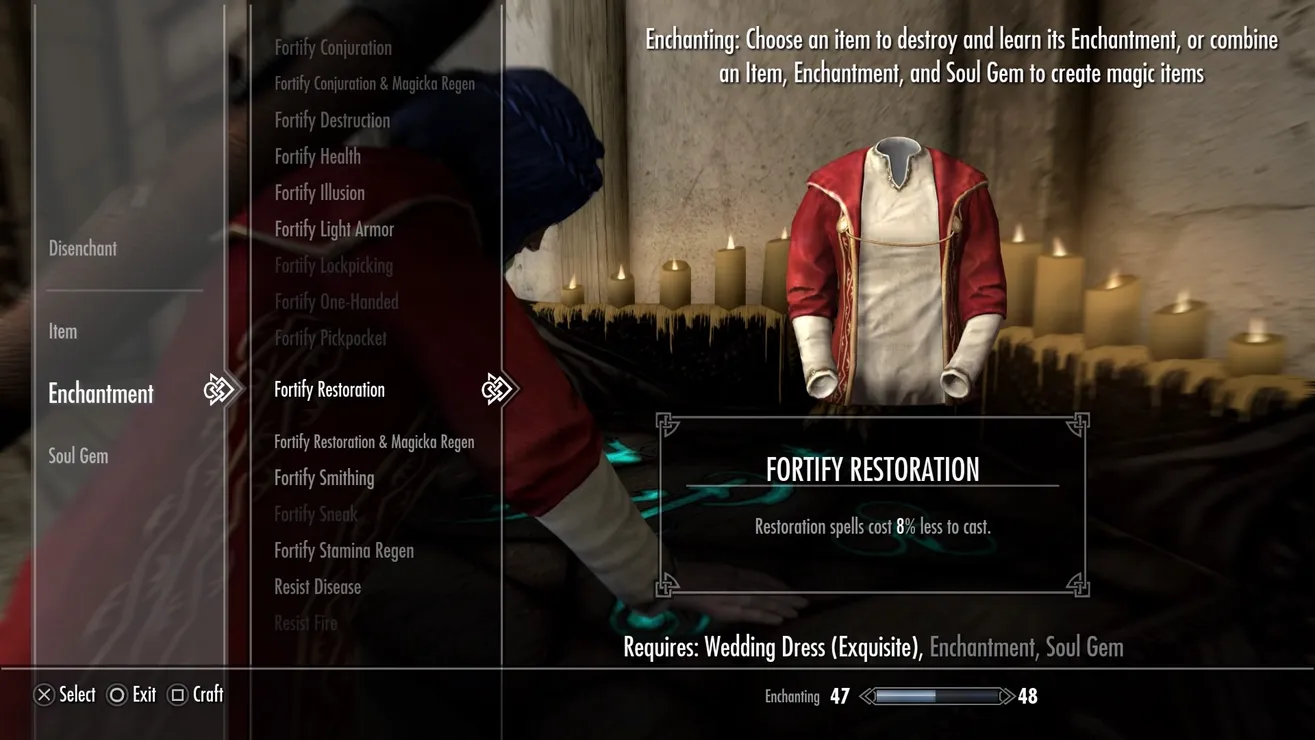Switch to the Soul Gem category
The width and height of the screenshot is (1315, 740).
(79, 456)
